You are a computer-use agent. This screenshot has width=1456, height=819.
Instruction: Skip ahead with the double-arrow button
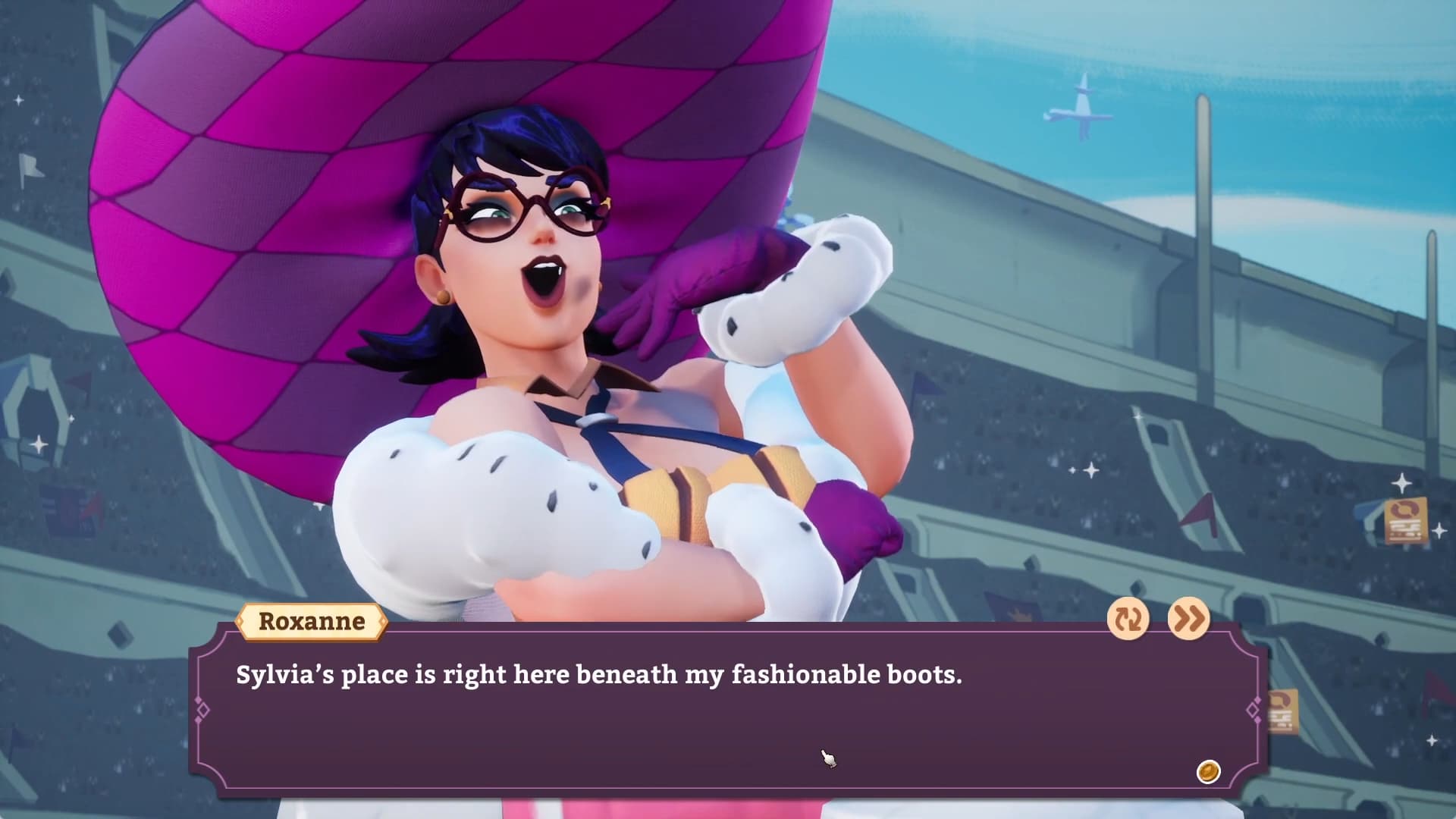1188,619
